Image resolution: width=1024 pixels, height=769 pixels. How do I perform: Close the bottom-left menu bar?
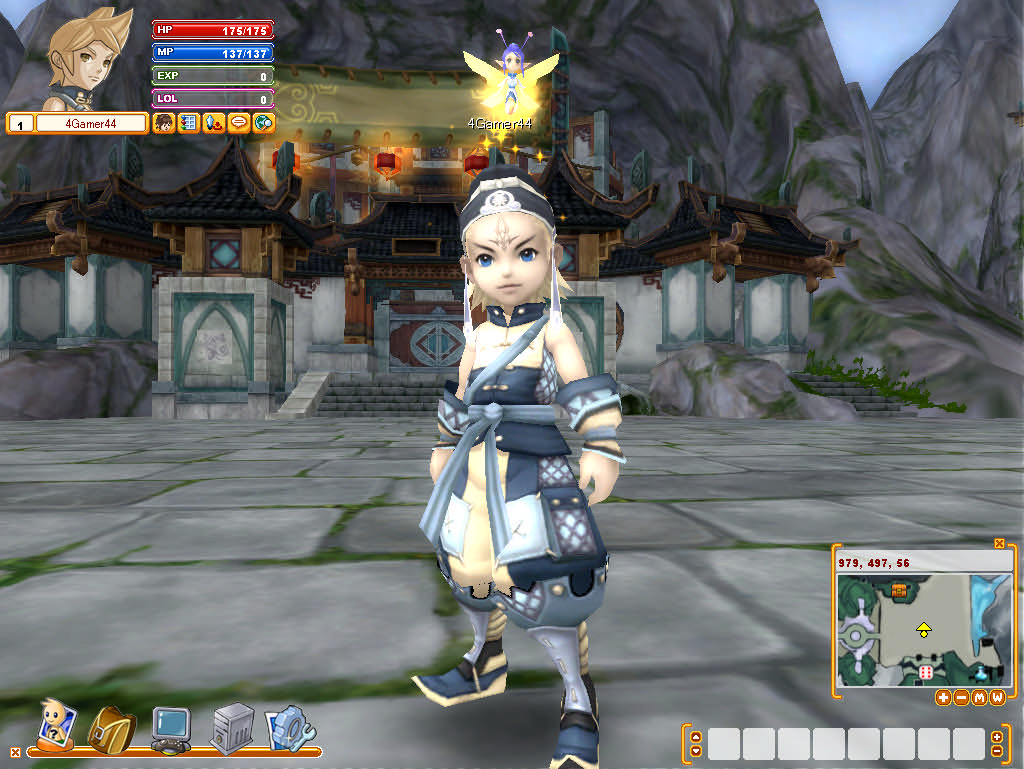click(x=14, y=751)
